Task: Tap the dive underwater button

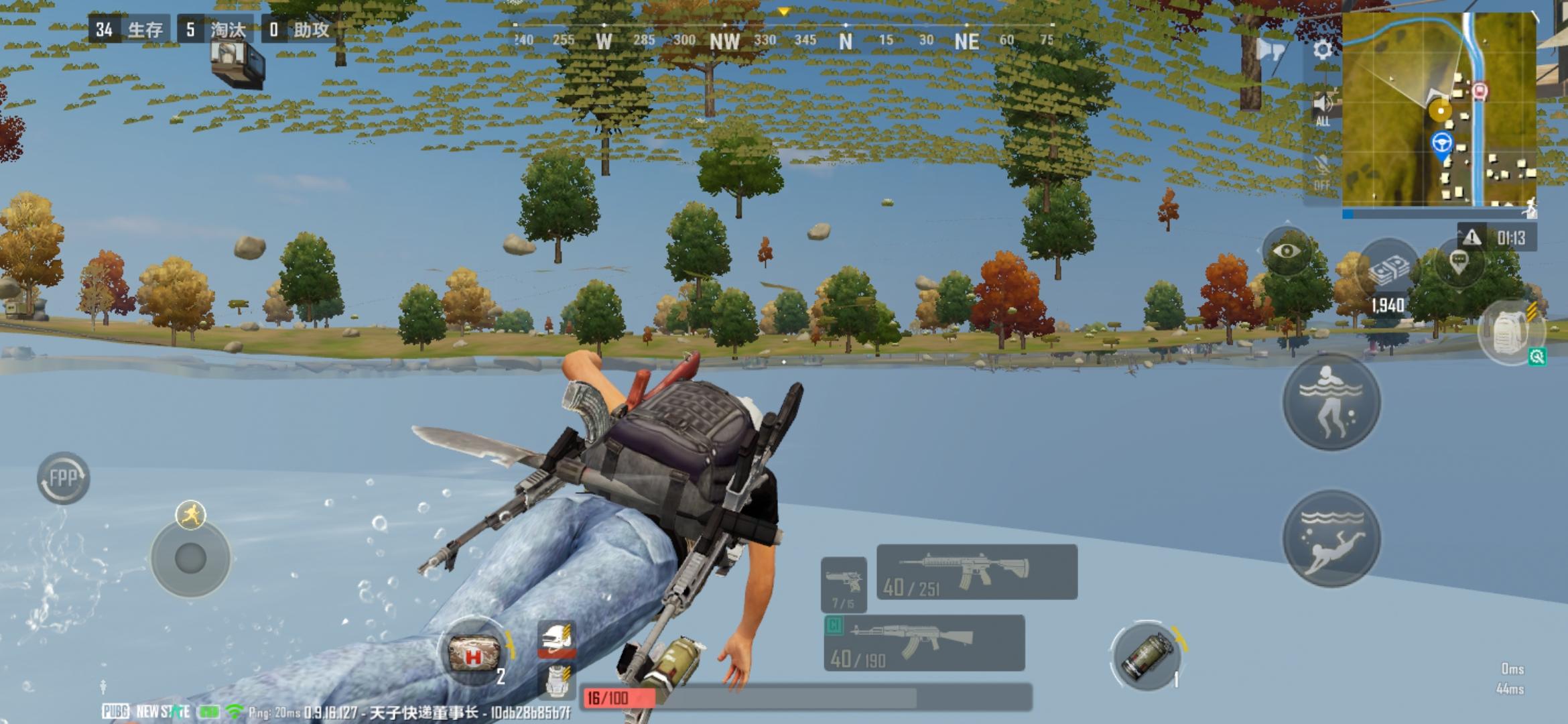Action: pyautogui.click(x=1331, y=538)
